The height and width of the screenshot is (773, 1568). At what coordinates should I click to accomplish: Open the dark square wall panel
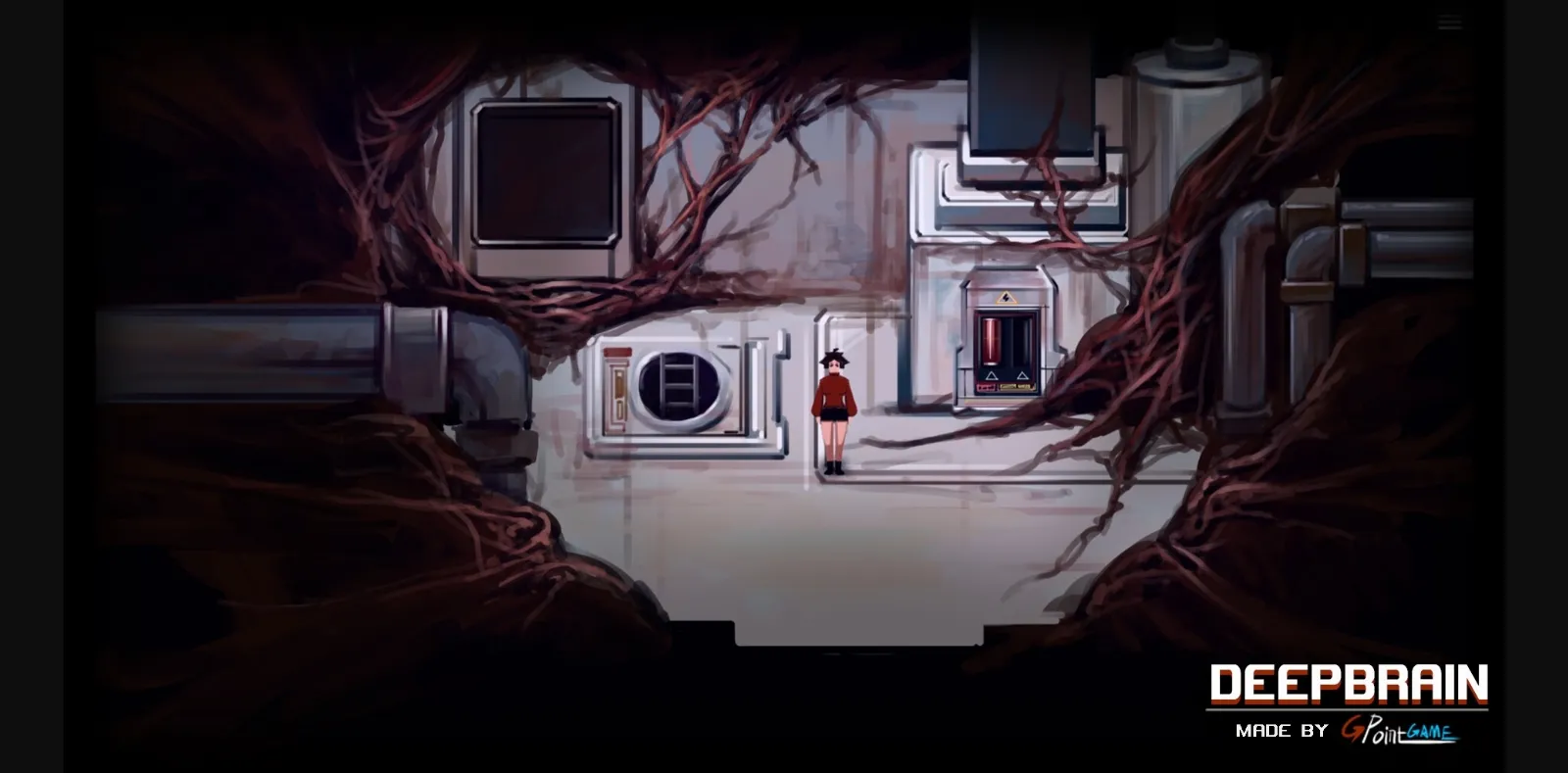point(547,172)
